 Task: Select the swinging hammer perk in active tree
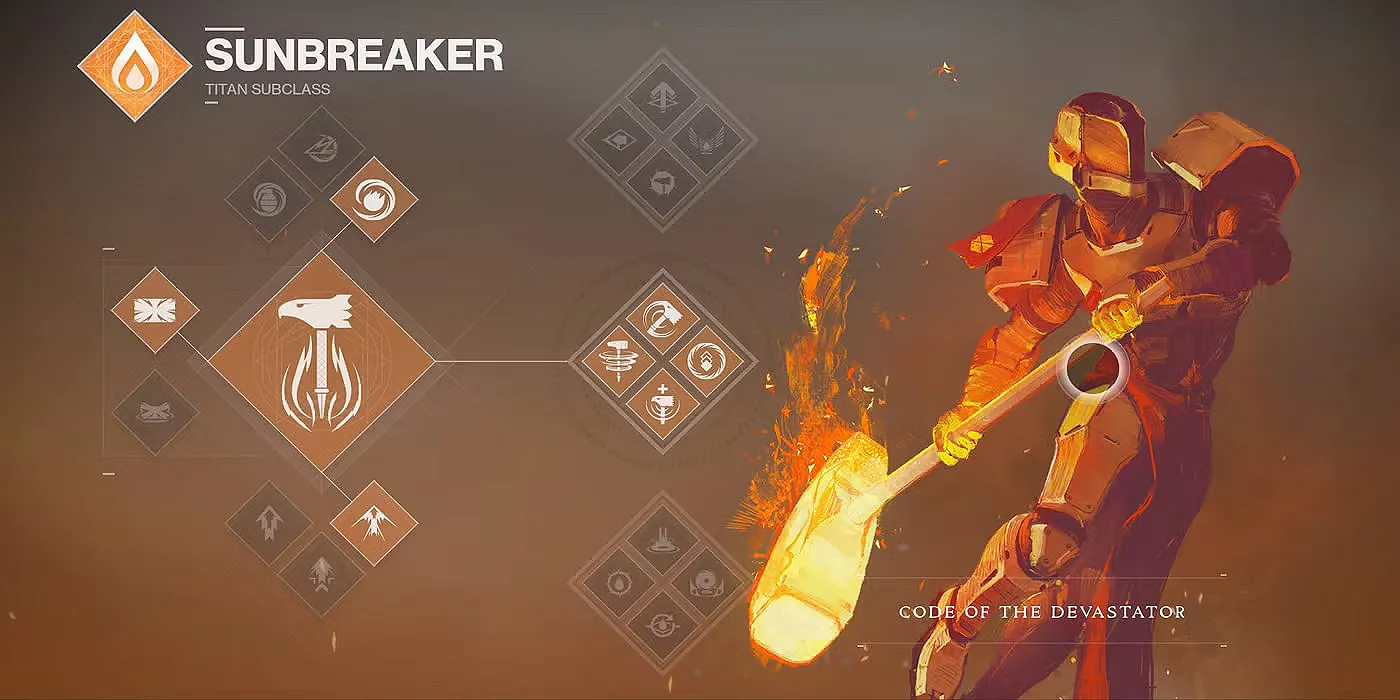coord(662,318)
